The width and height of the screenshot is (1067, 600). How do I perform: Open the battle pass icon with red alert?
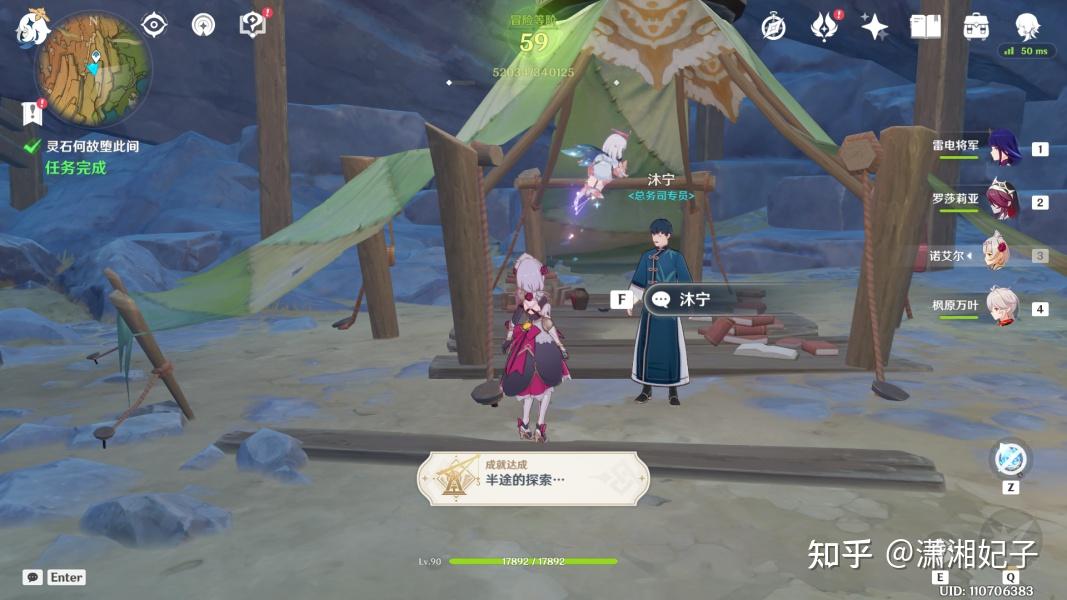824,27
